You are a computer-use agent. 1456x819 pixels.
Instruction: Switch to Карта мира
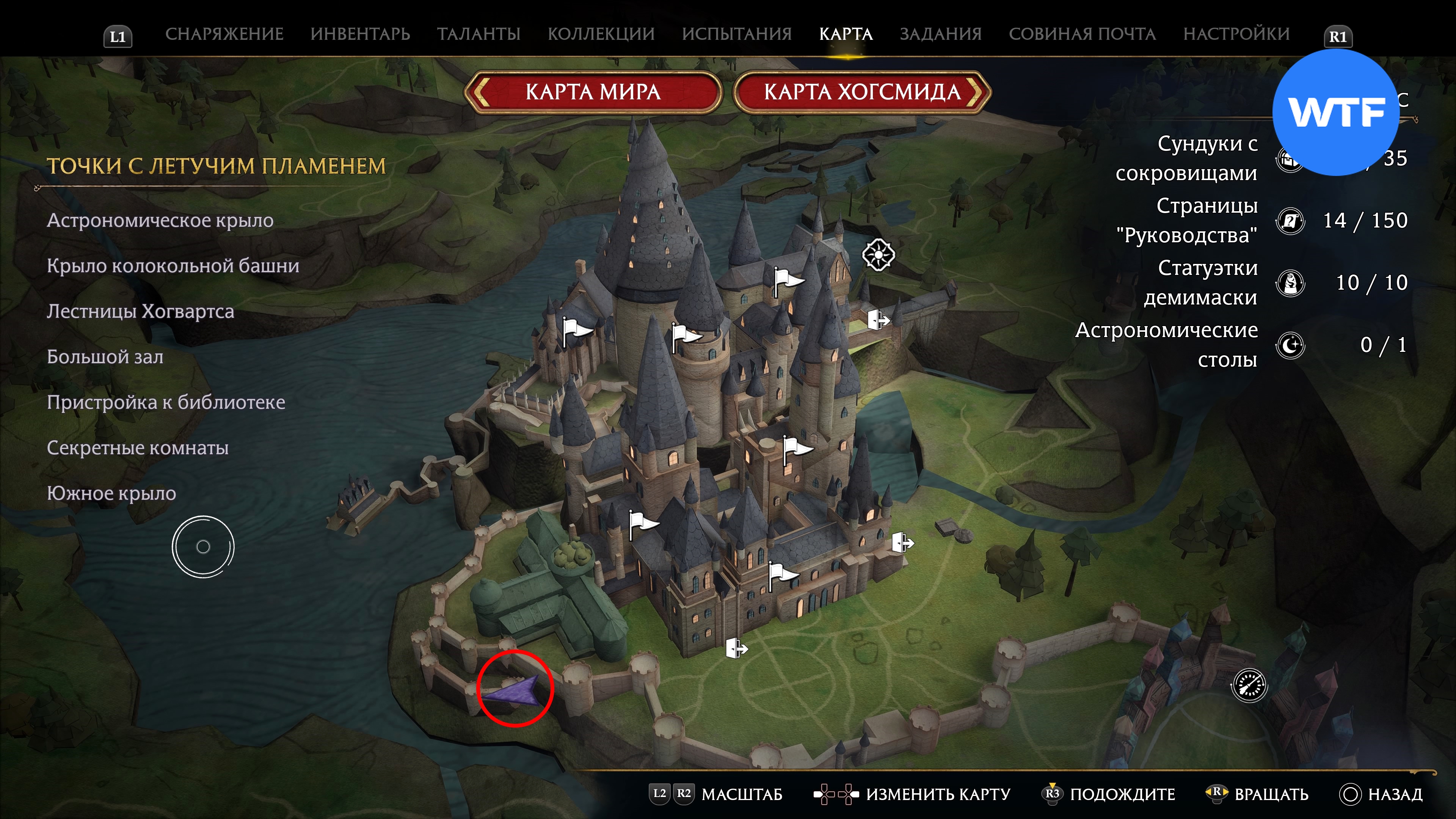pyautogui.click(x=593, y=91)
